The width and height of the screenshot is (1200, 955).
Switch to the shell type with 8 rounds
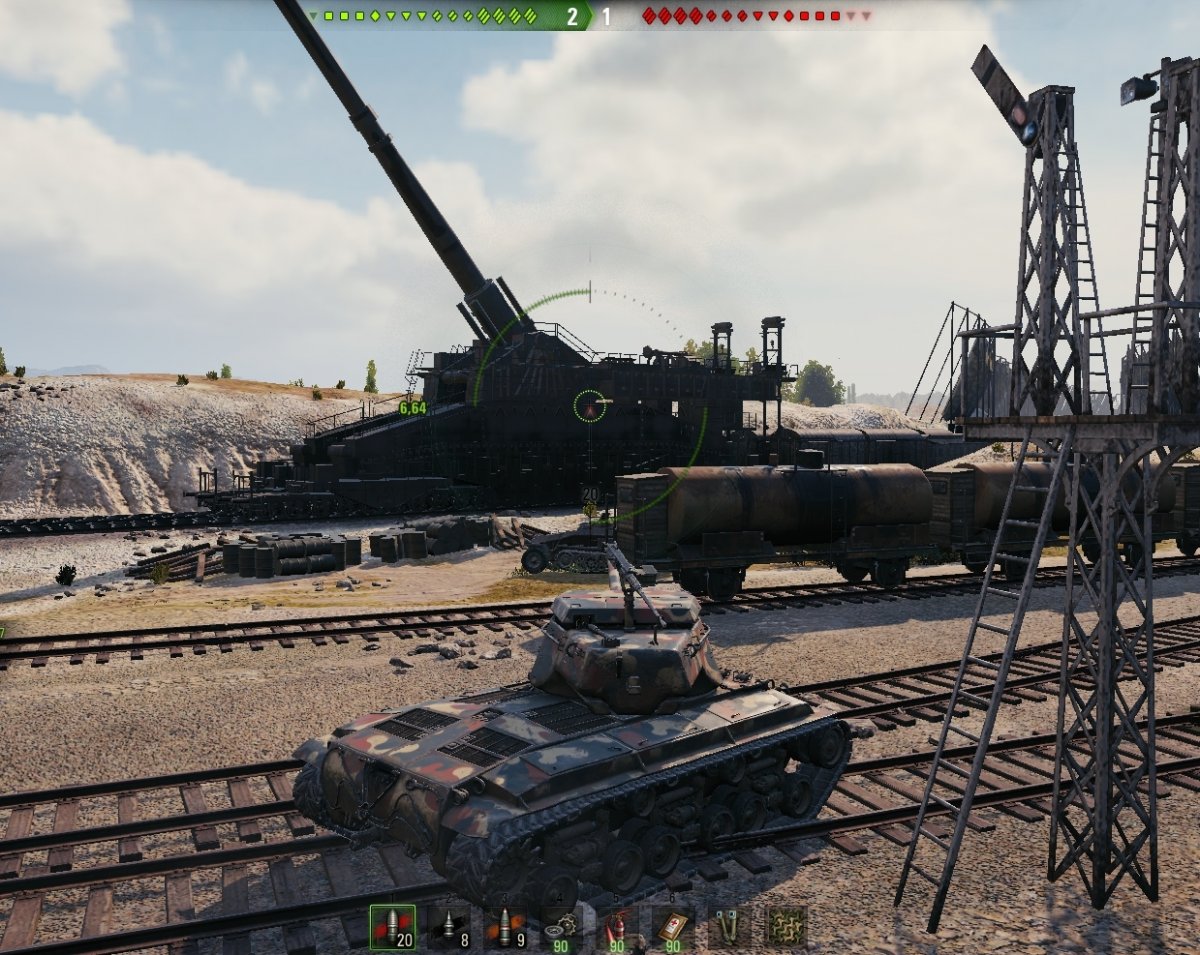pos(448,927)
